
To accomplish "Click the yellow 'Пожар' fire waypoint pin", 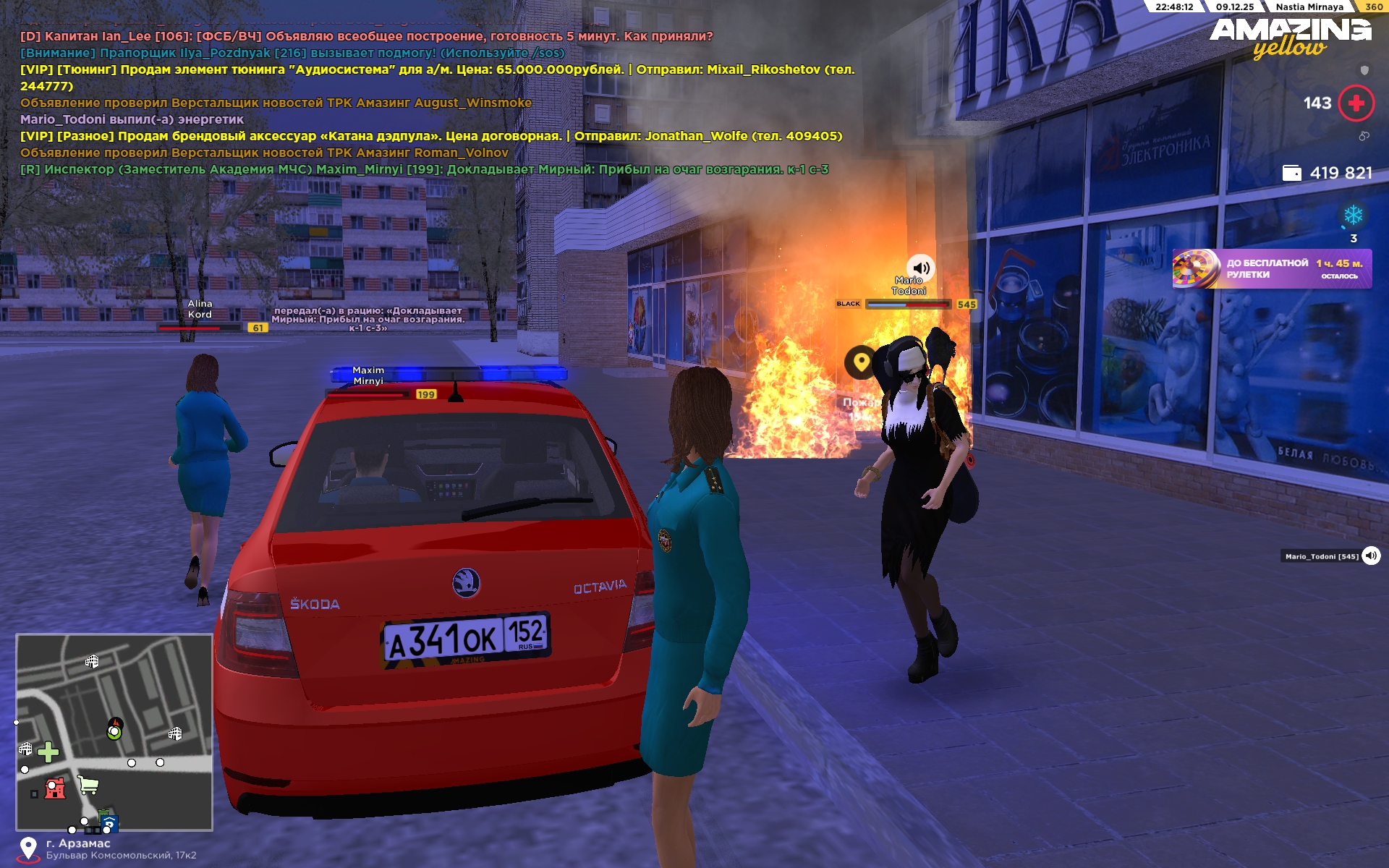I will pos(861,362).
